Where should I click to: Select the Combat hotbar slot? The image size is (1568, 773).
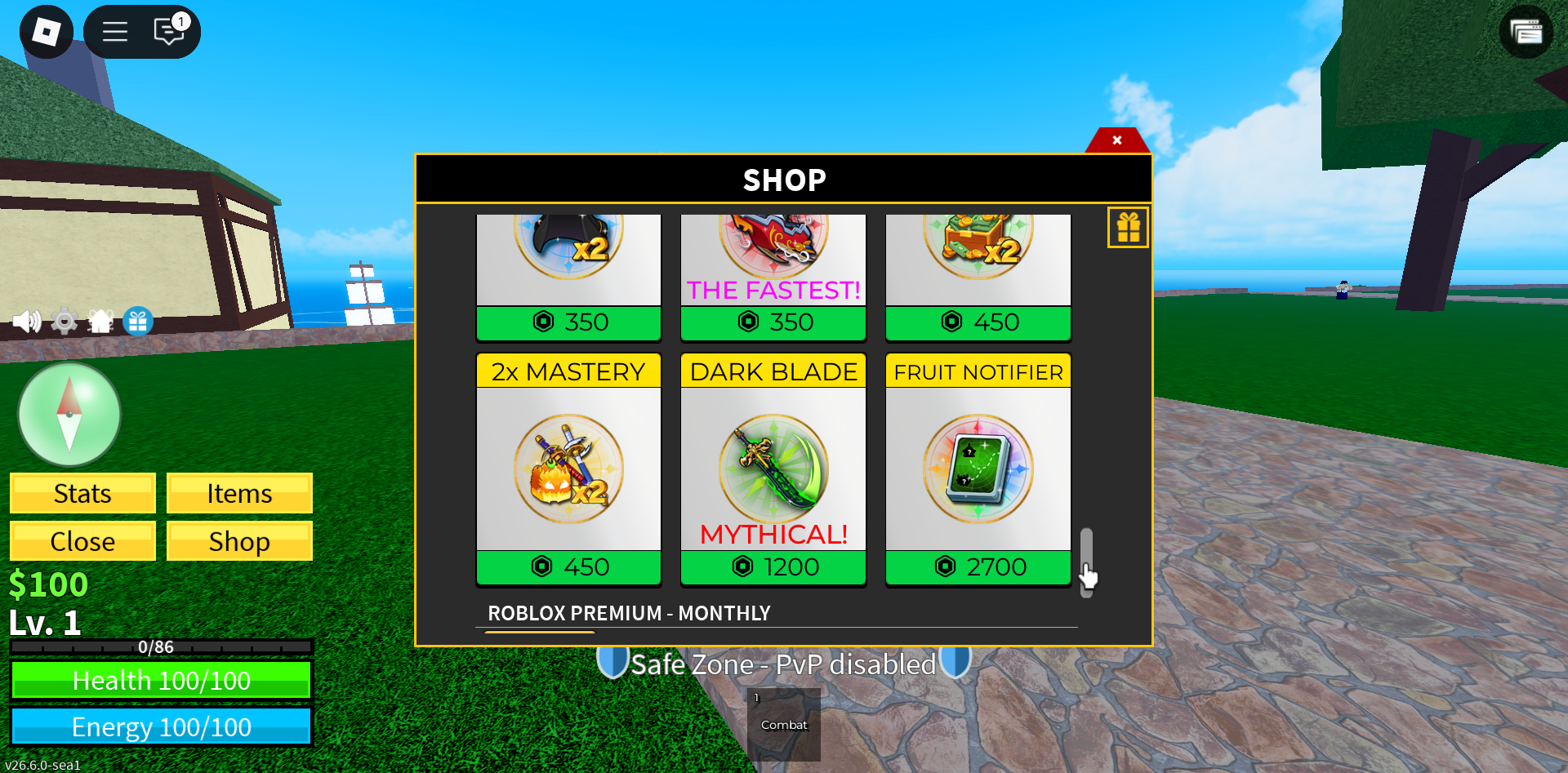coord(783,724)
